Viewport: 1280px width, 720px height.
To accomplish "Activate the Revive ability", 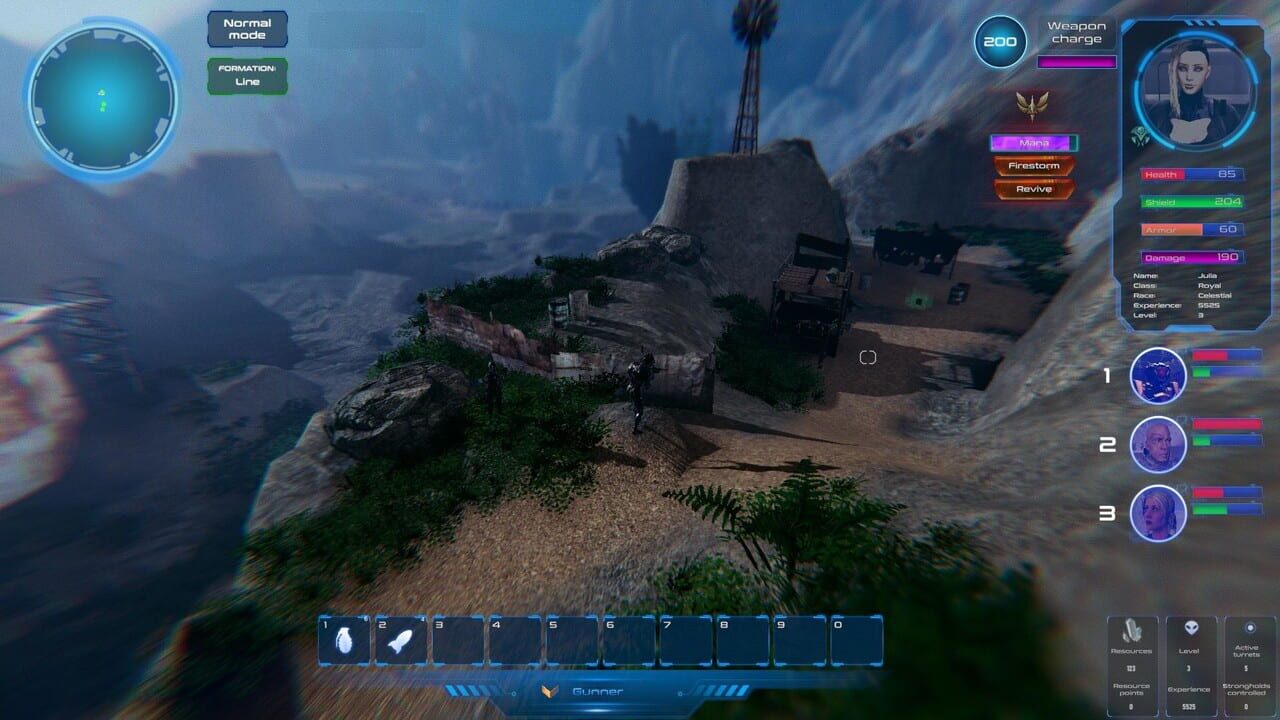I will pyautogui.click(x=1033, y=187).
